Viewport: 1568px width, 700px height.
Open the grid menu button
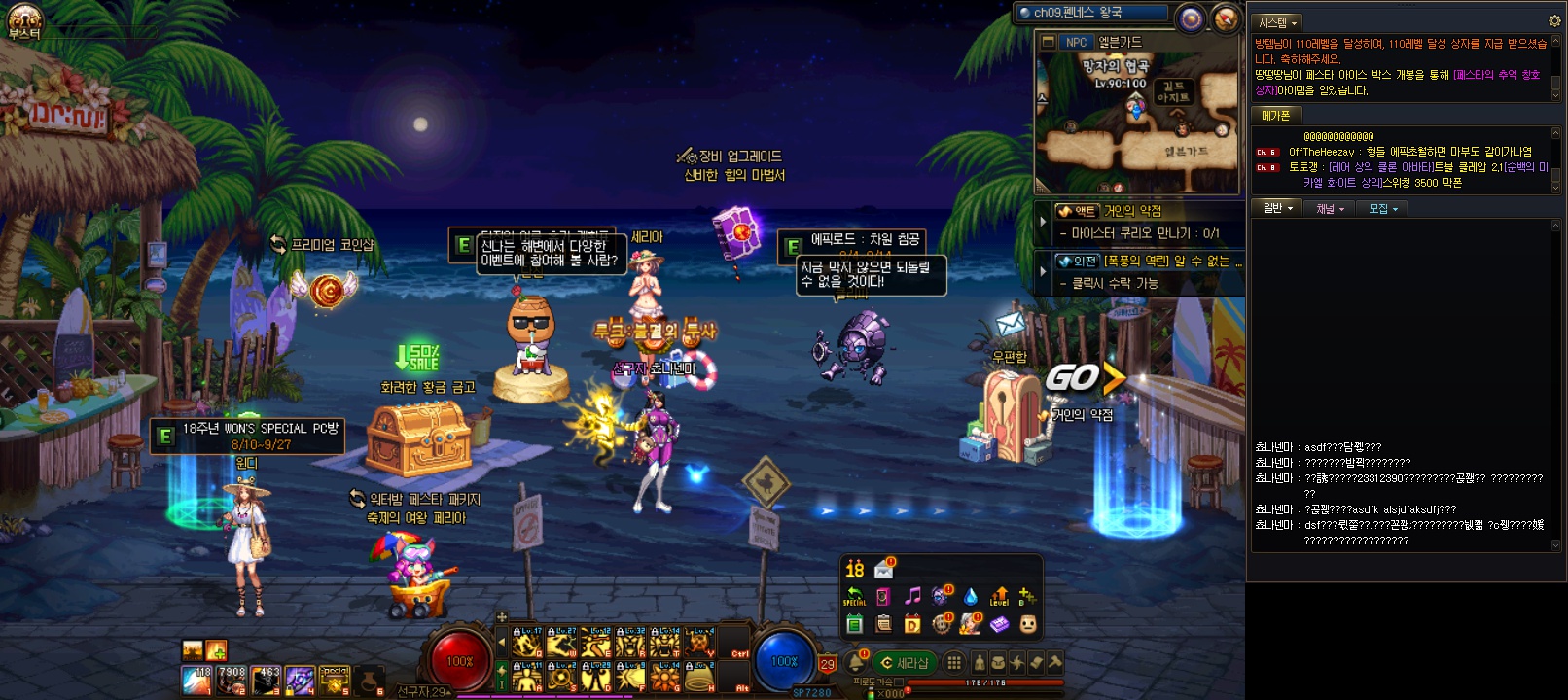point(954,663)
